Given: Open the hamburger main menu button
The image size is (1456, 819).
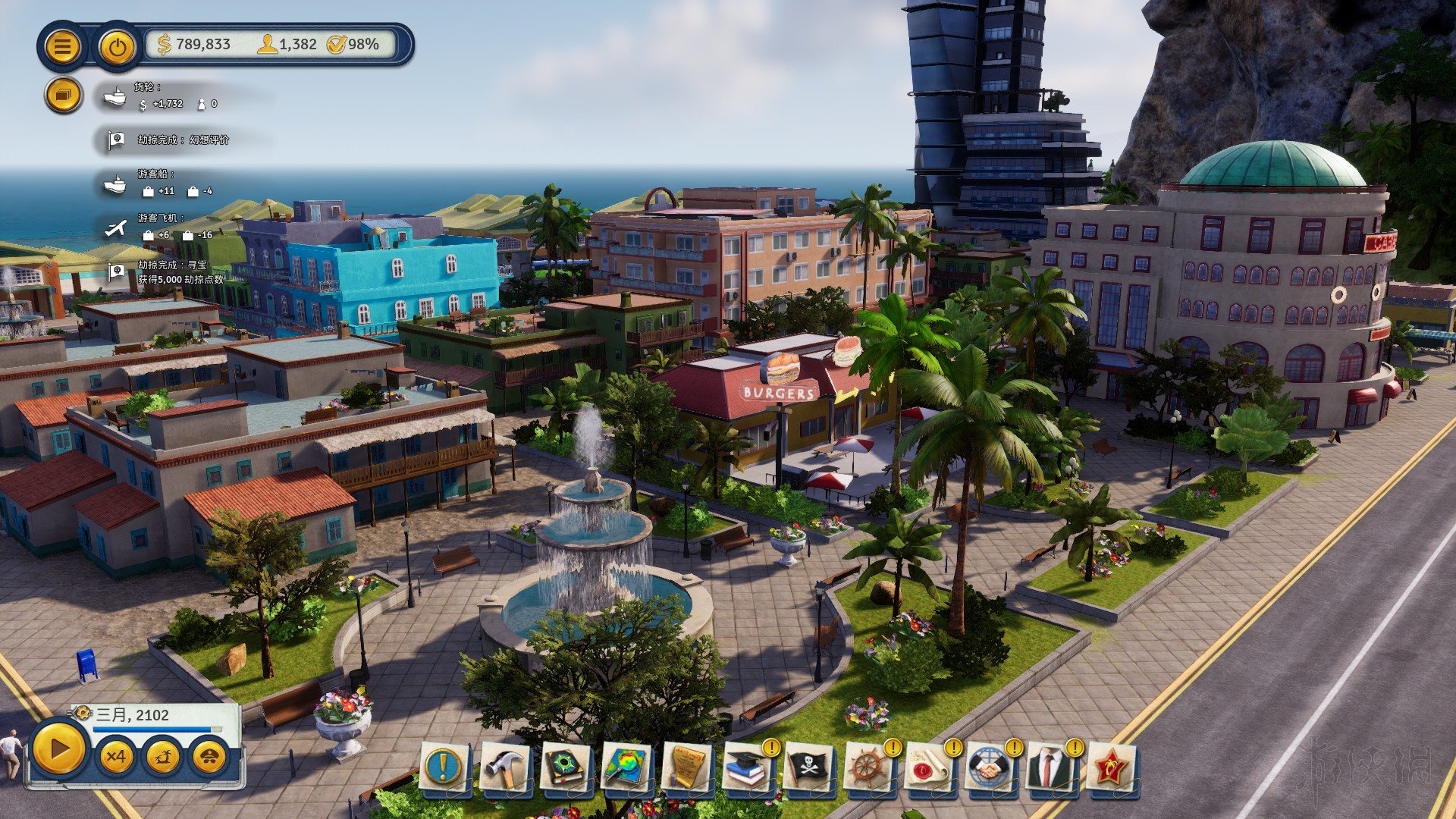Looking at the screenshot, I should [x=63, y=47].
